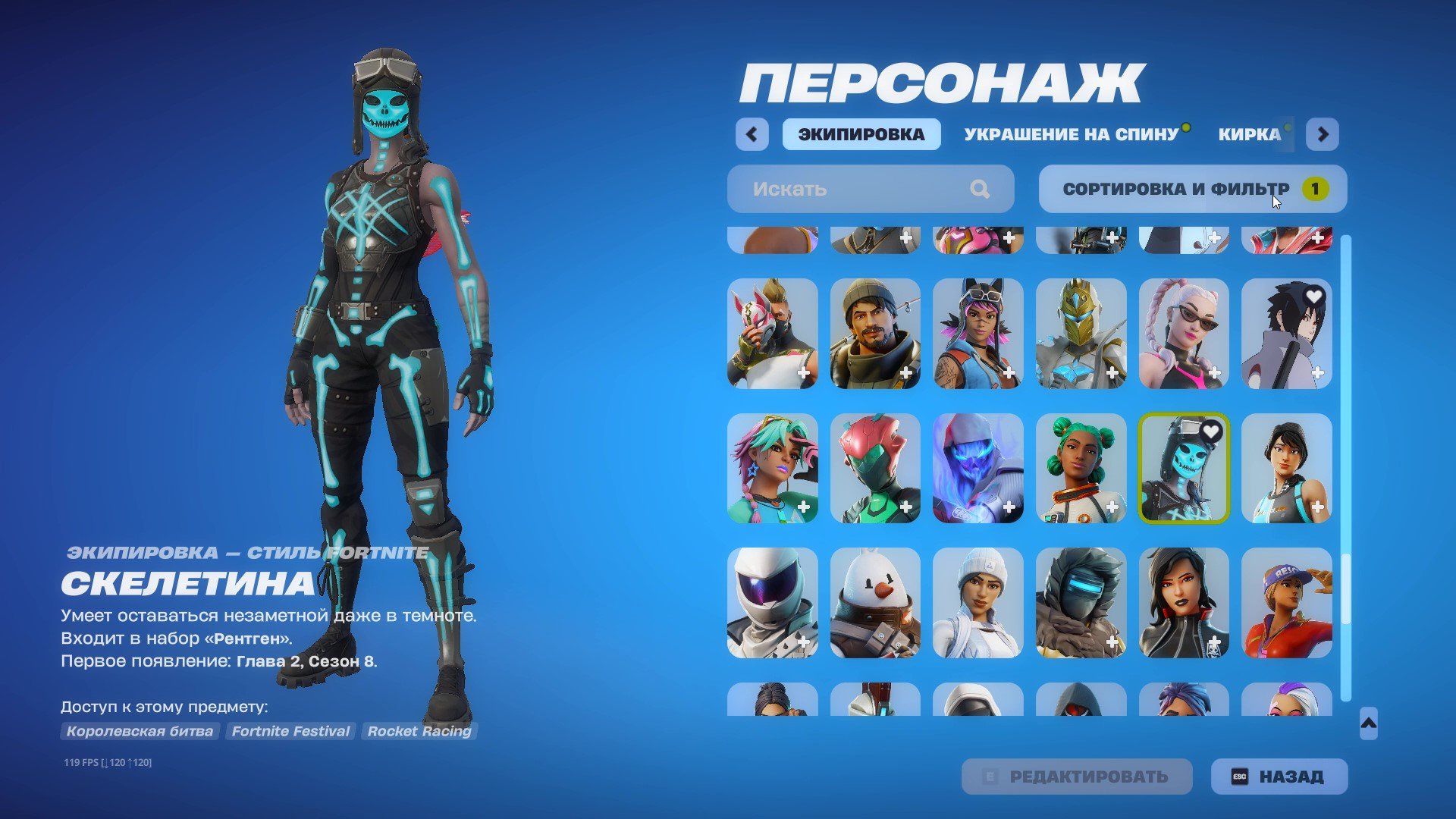Viewport: 1456px width, 819px height.
Task: Expand the СОРТИРОВКА И ФИЛЬТР panel
Action: pos(1175,189)
